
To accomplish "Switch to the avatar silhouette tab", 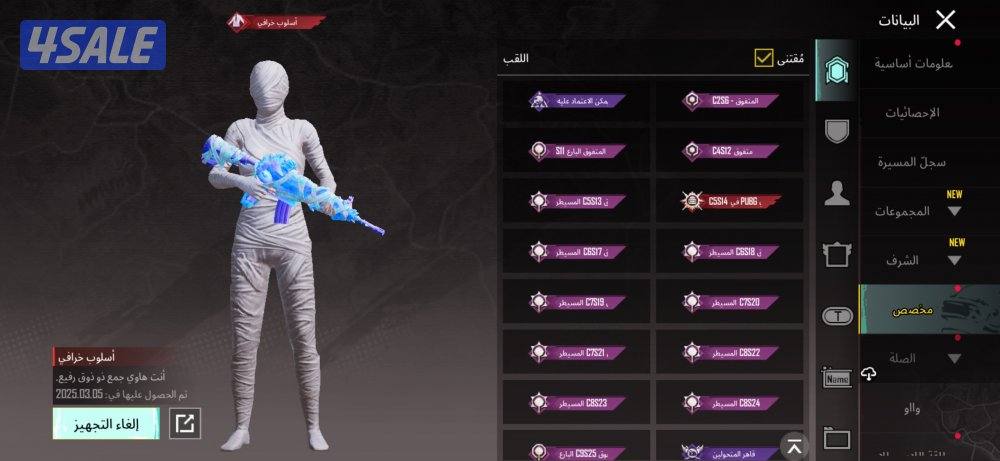I will click(836, 193).
